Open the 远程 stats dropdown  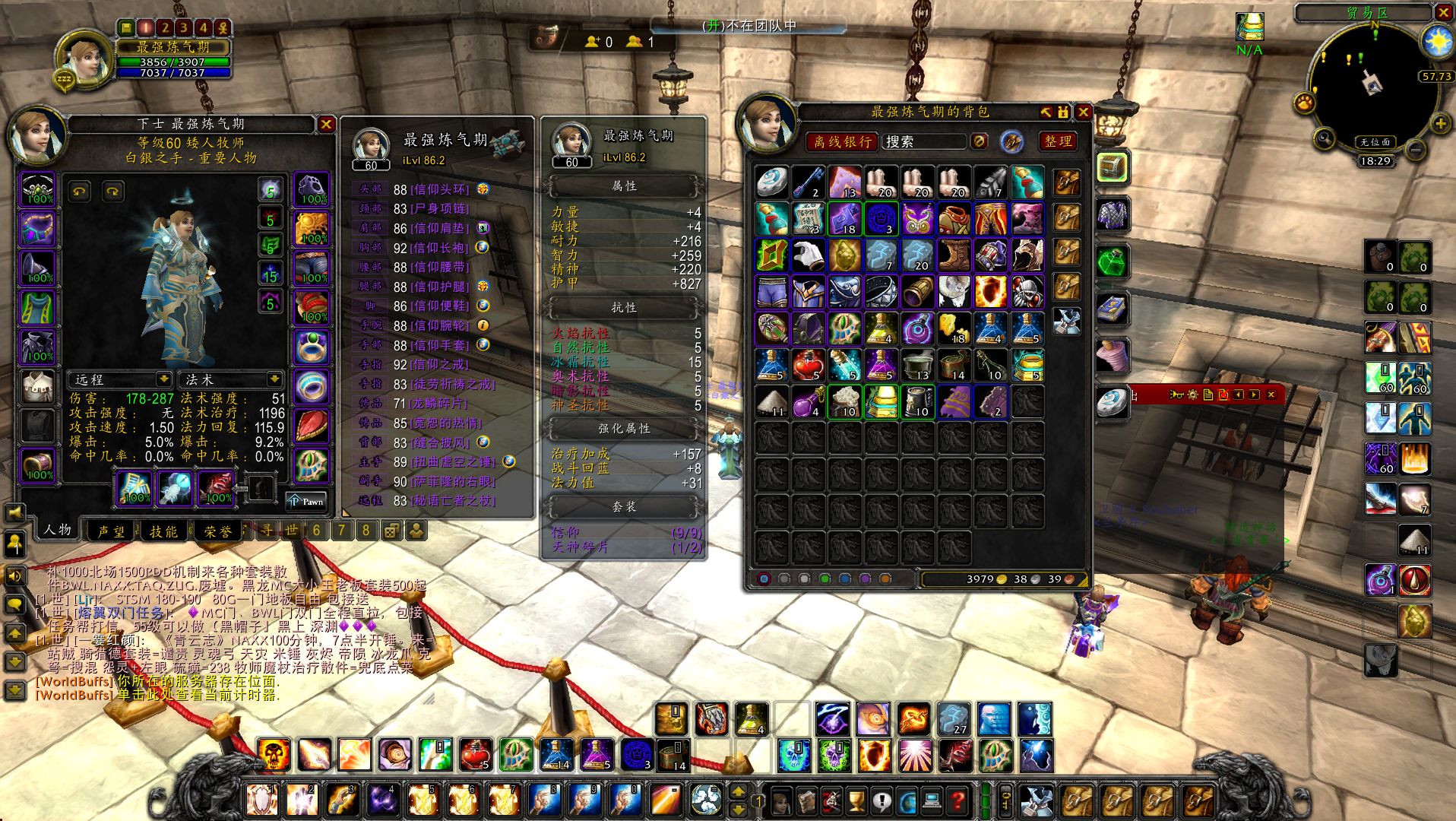pyautogui.click(x=122, y=379)
